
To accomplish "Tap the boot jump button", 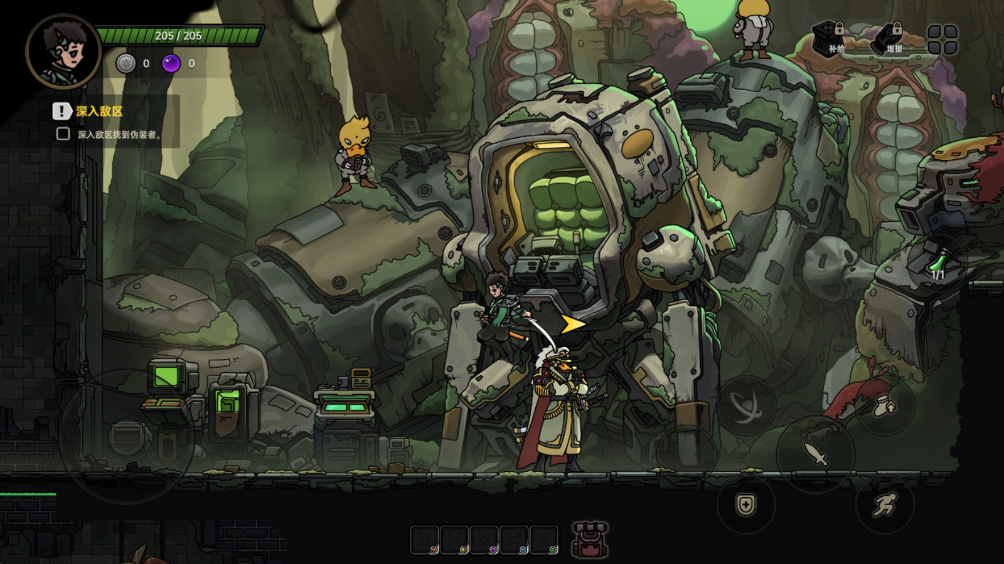I will [885, 406].
